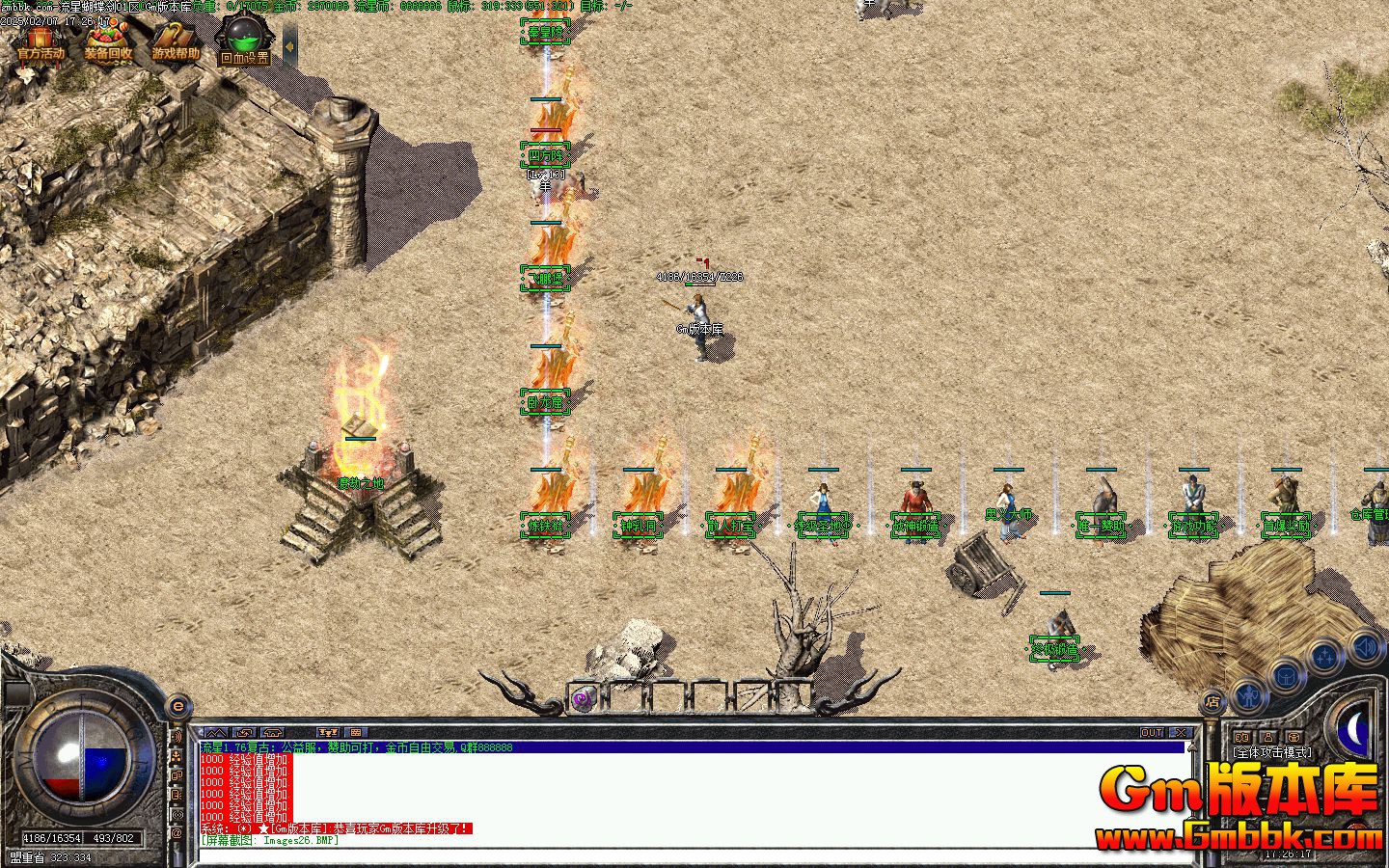The height and width of the screenshot is (868, 1389).
Task: Click the chat input field
Action: 675,853
